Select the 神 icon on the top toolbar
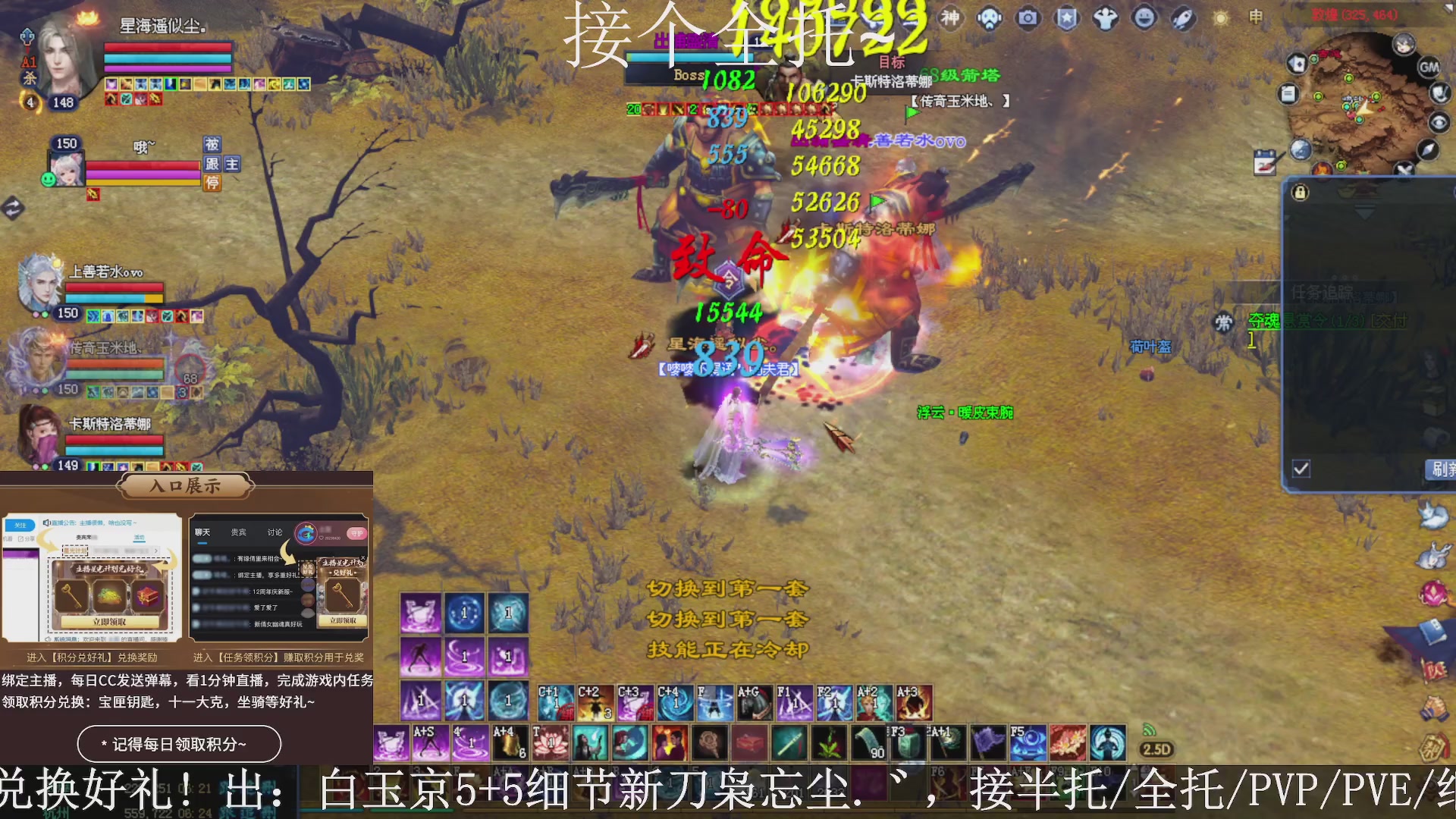Image resolution: width=1456 pixels, height=819 pixels. (x=952, y=19)
